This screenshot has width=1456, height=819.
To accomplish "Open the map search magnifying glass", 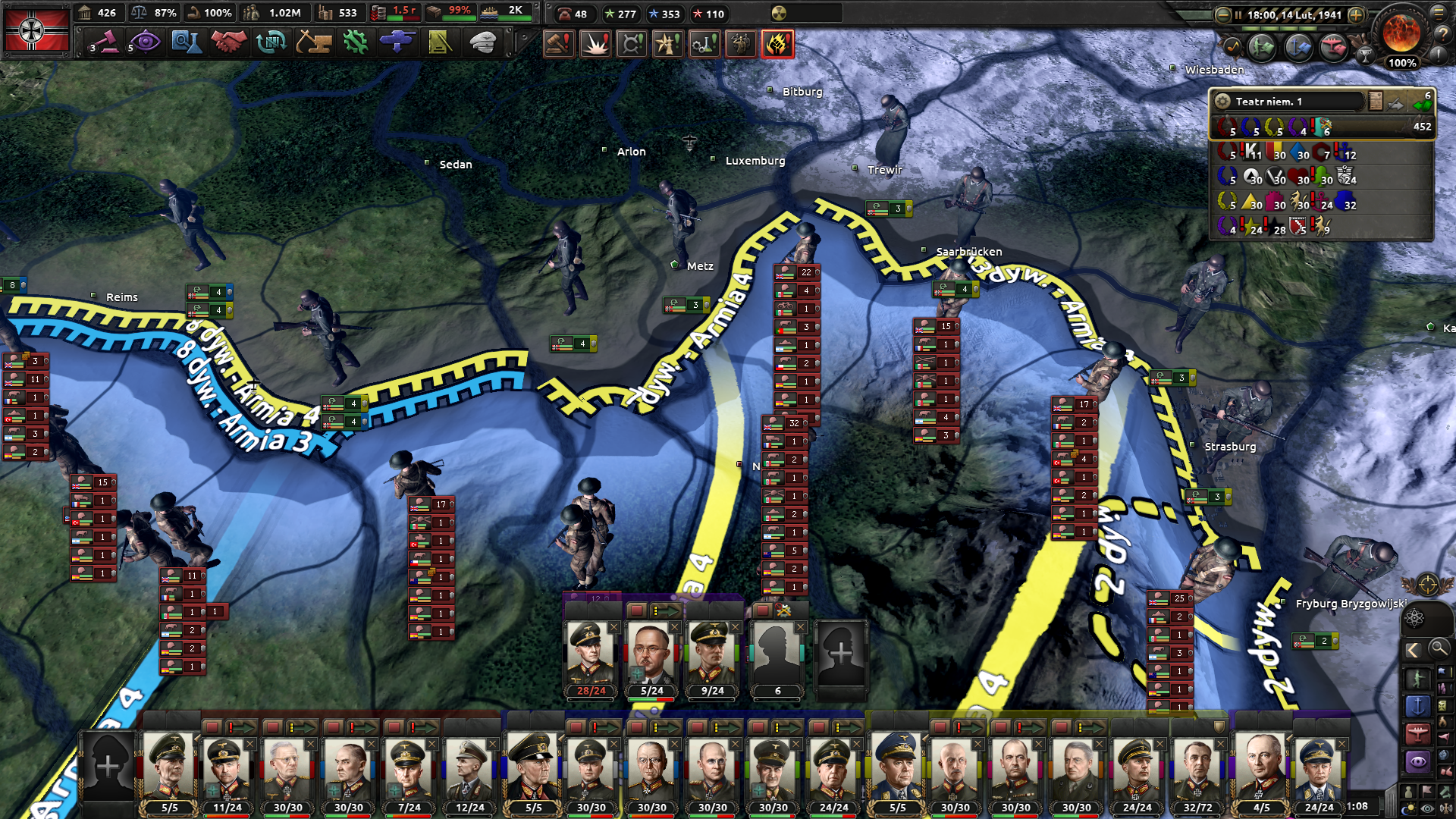I will coord(1439,648).
